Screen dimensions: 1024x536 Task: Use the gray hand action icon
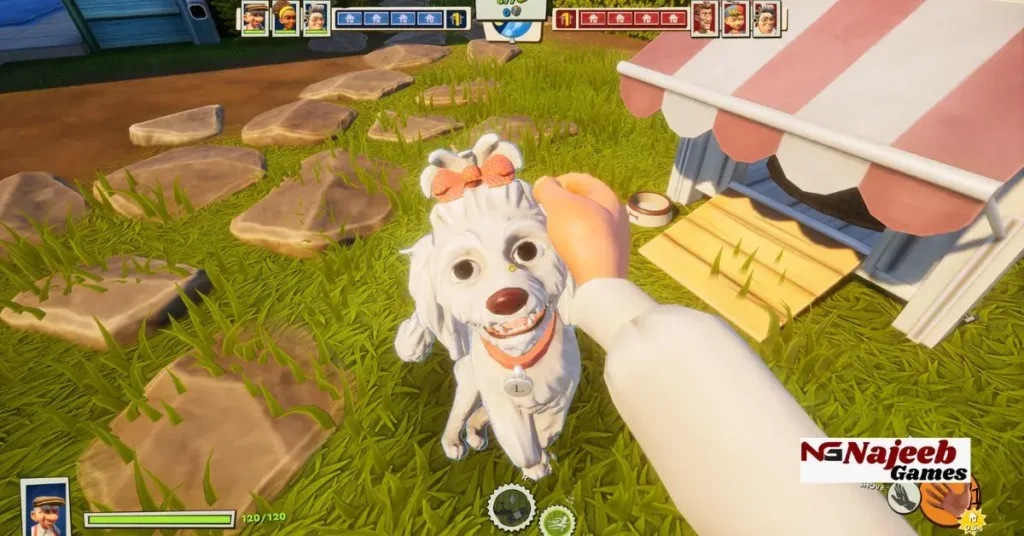pyautogui.click(x=904, y=498)
